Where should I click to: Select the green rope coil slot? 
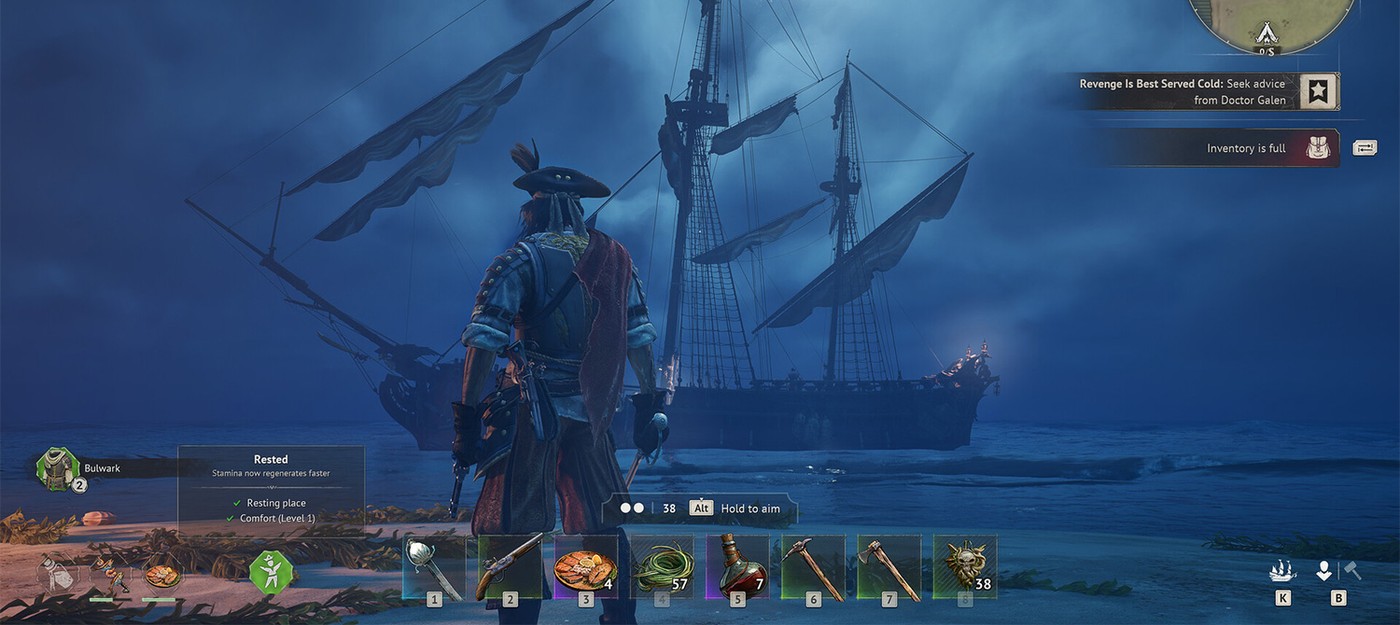[x=662, y=567]
